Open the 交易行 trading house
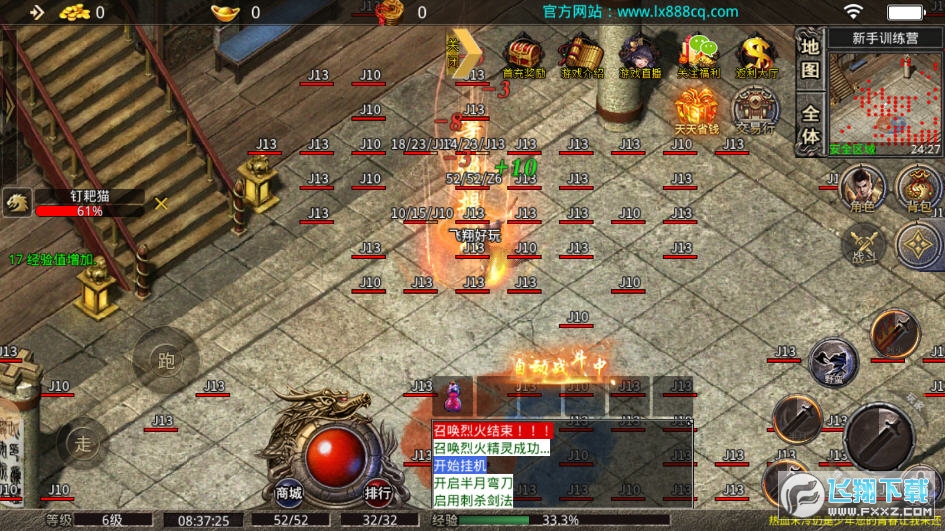The image size is (945, 531). pyautogui.click(x=755, y=109)
